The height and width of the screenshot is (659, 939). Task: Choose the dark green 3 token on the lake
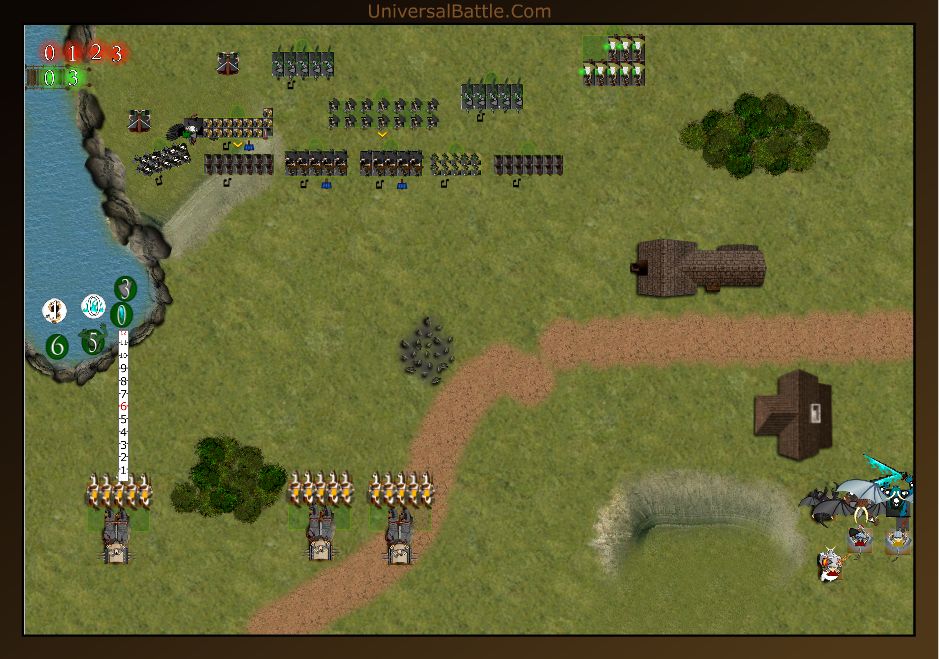coord(125,289)
